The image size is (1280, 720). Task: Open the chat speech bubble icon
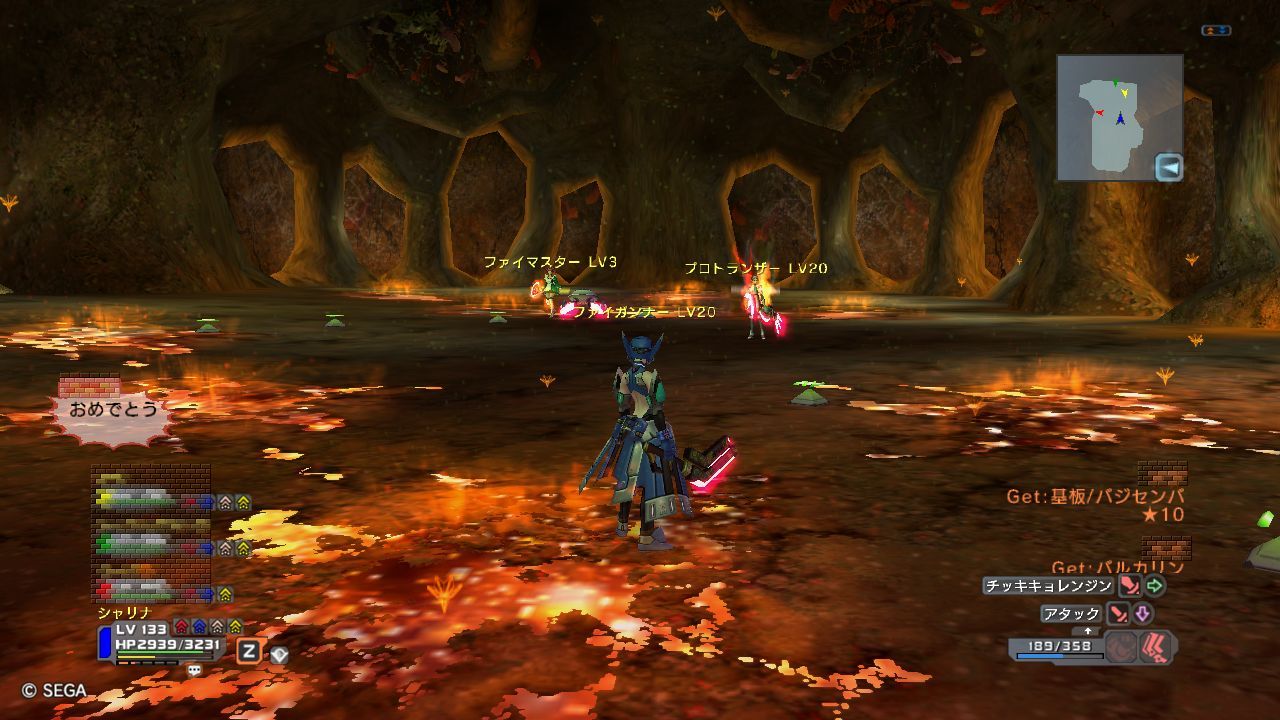194,671
